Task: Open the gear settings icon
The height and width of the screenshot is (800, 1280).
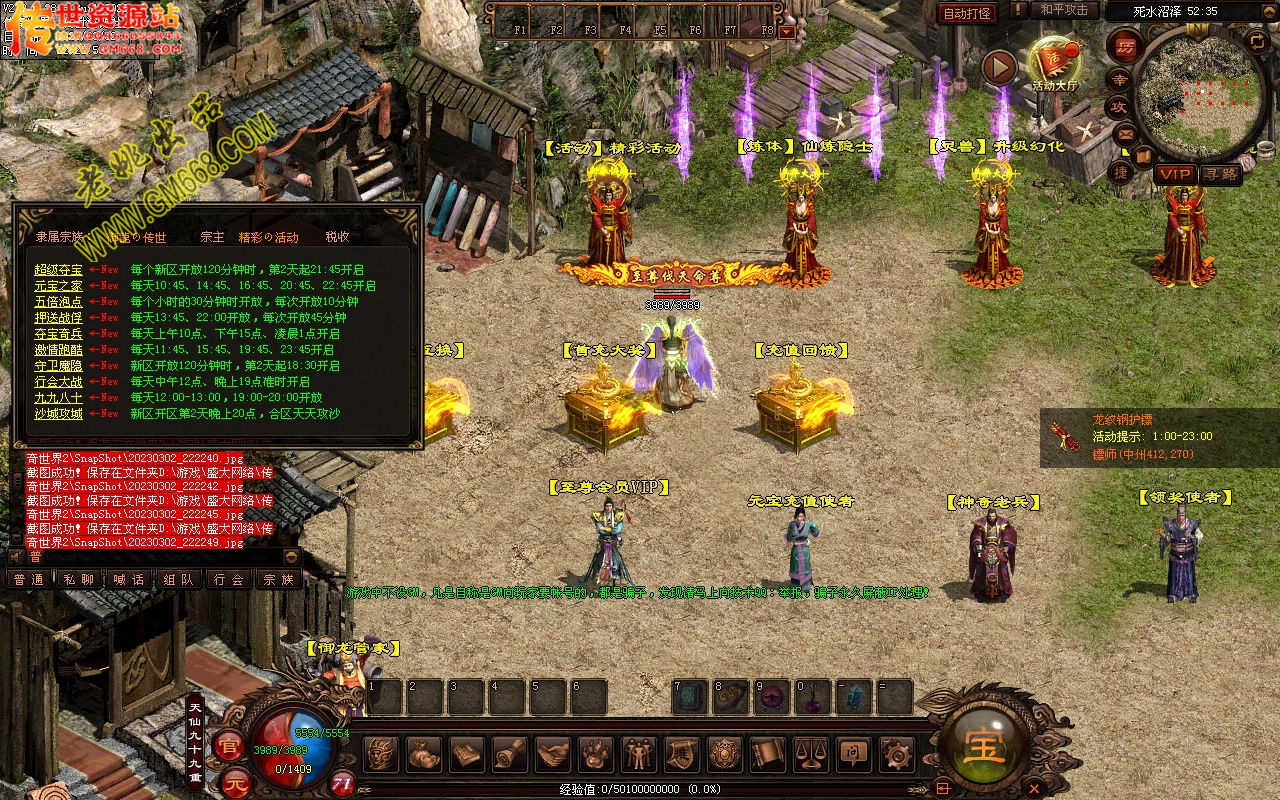Action: [x=896, y=754]
